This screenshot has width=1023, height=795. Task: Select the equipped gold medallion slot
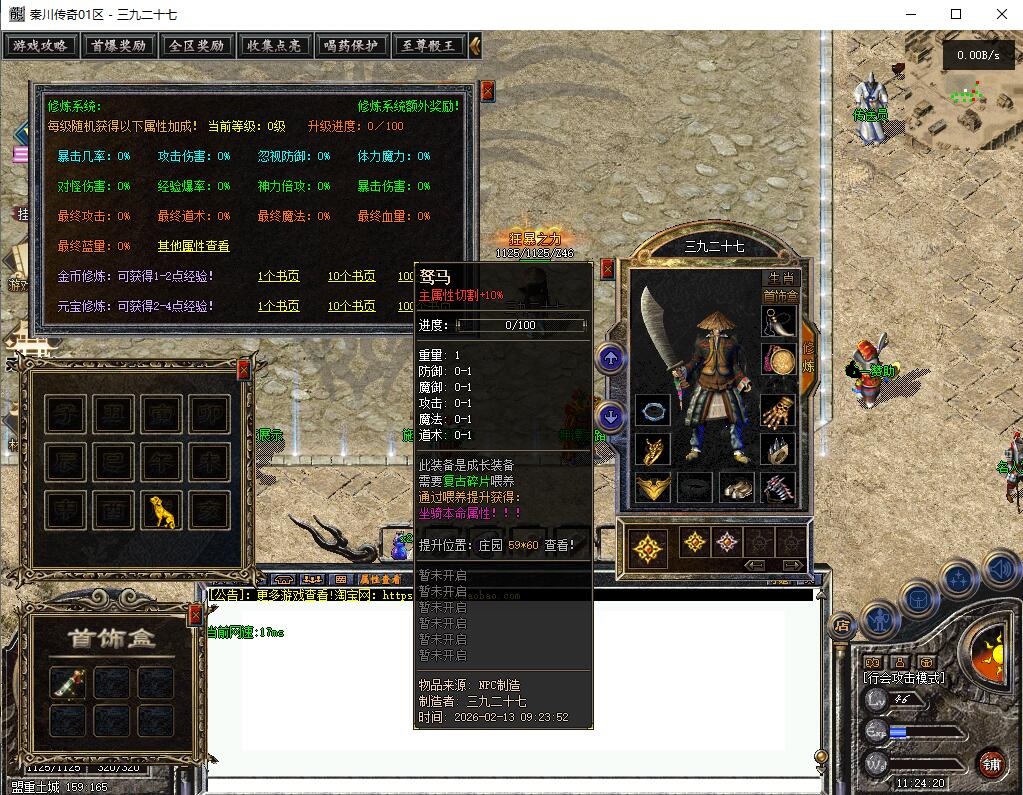780,360
